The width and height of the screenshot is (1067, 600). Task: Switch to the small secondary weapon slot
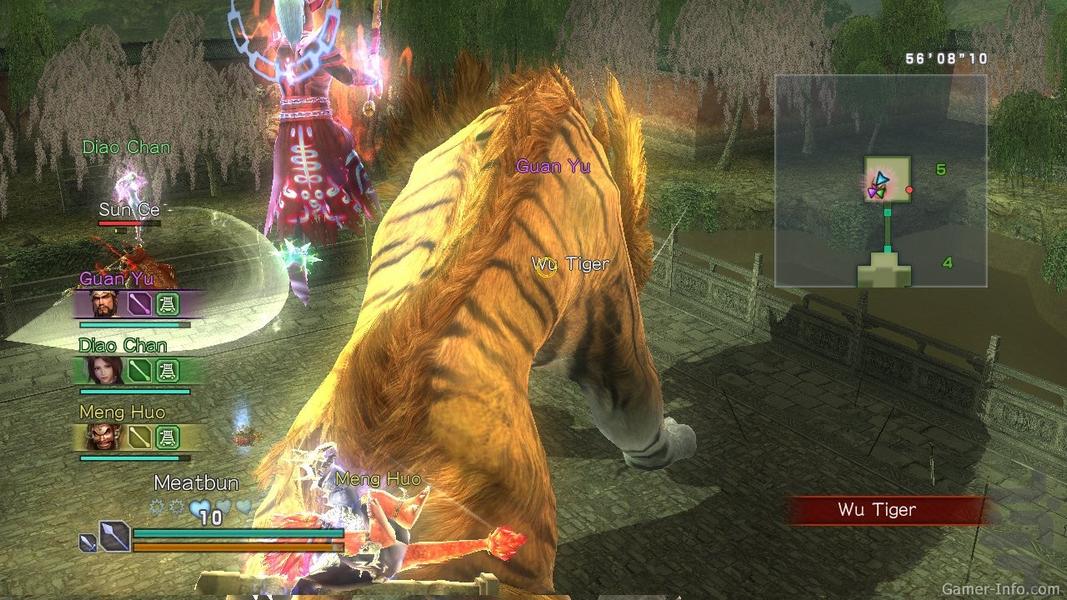pos(89,543)
